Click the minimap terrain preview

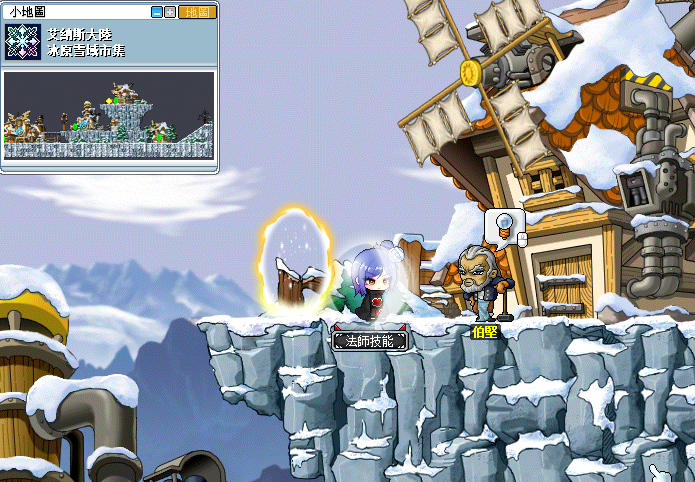point(109,115)
